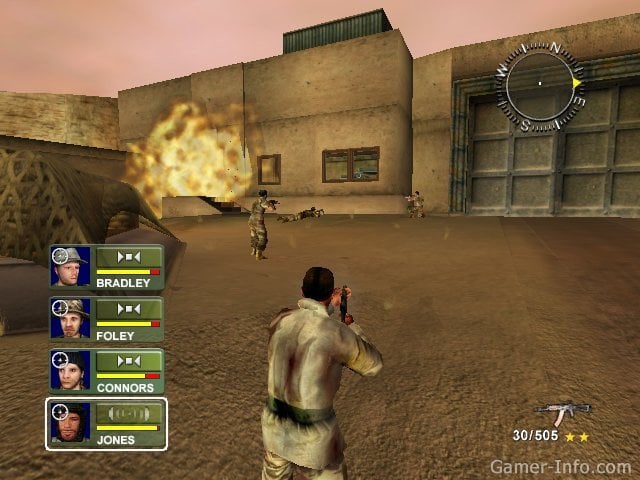The height and width of the screenshot is (480, 640).
Task: Click Bradley's face portrait
Action: coord(71,267)
